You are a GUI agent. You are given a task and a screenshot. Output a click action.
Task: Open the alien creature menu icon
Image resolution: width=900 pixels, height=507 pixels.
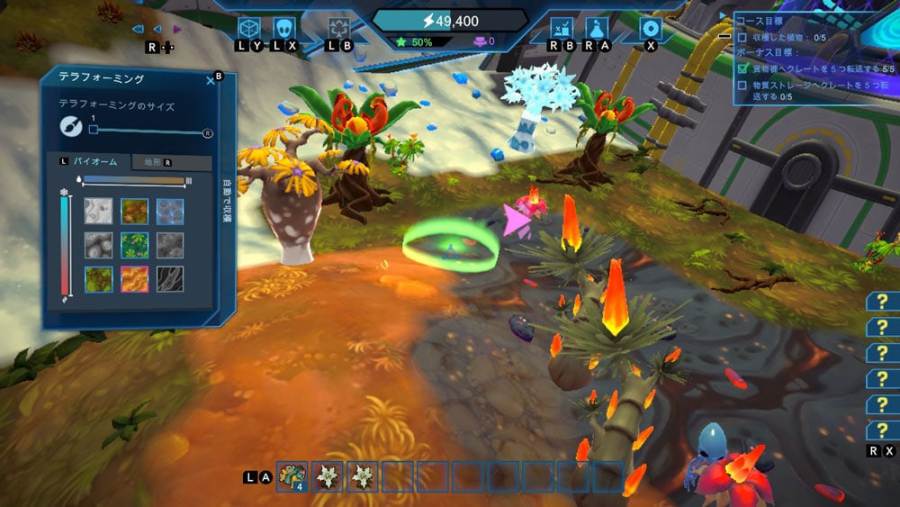[285, 27]
